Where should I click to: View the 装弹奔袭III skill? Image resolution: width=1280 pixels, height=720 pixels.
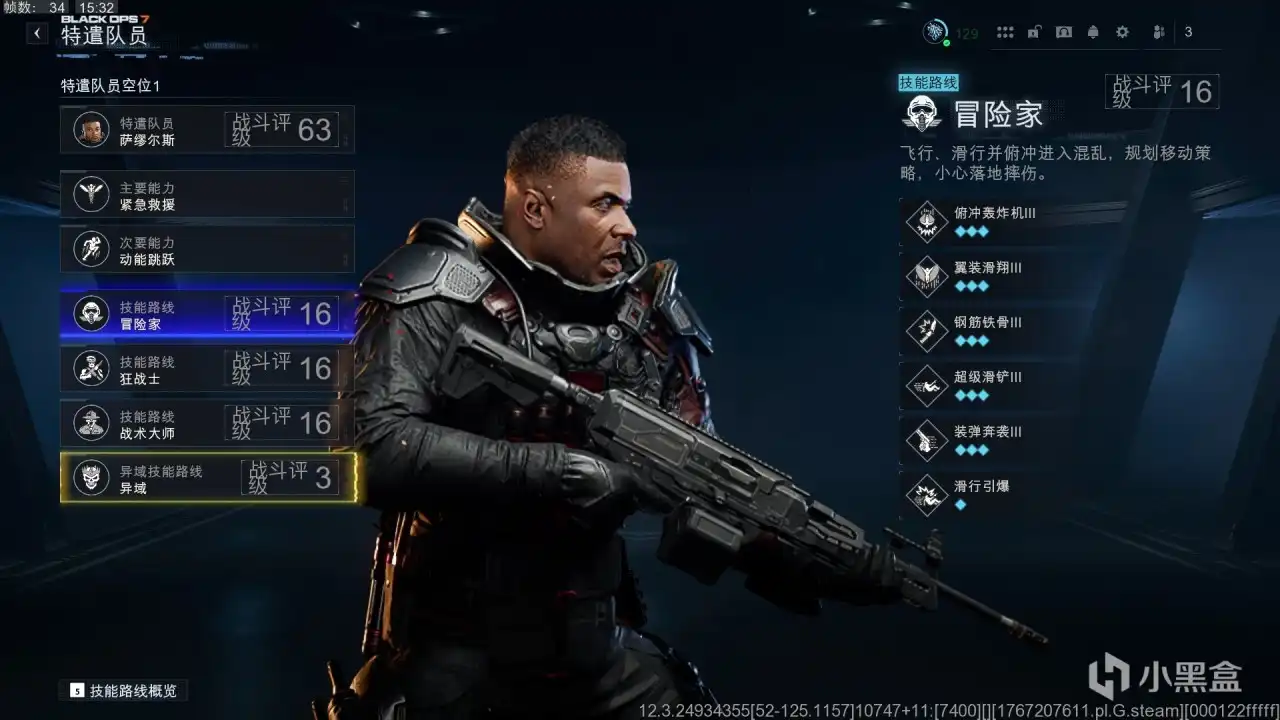coord(995,440)
